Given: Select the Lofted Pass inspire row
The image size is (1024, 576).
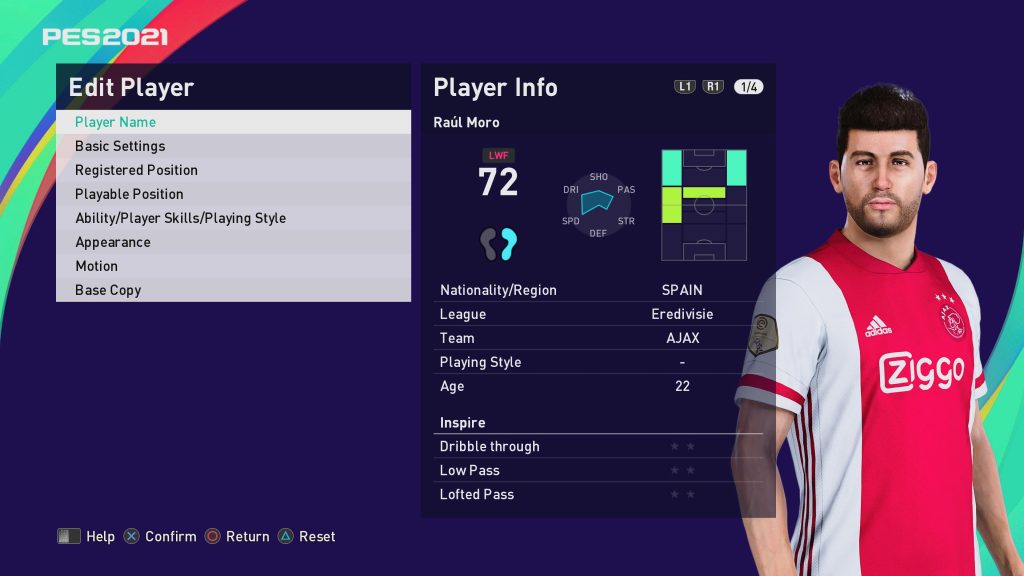Looking at the screenshot, I should coord(598,494).
